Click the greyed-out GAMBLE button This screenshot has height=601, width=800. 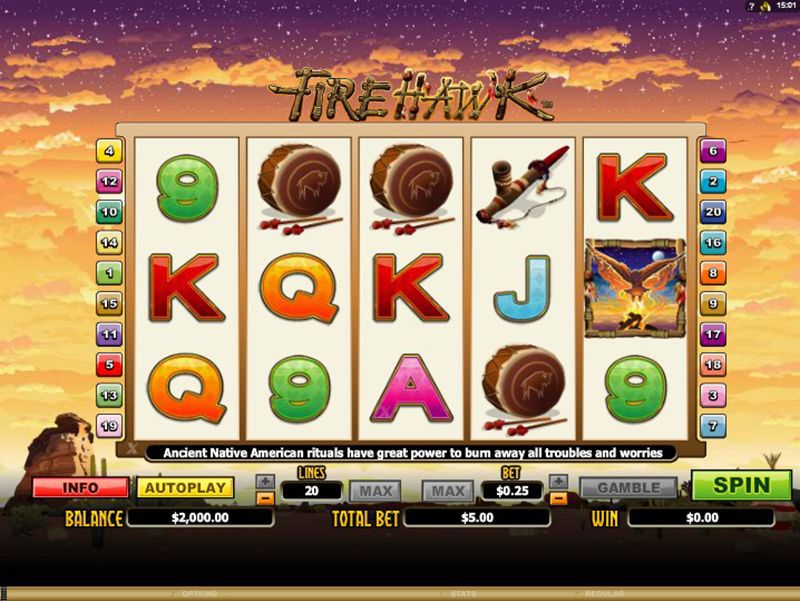[629, 488]
